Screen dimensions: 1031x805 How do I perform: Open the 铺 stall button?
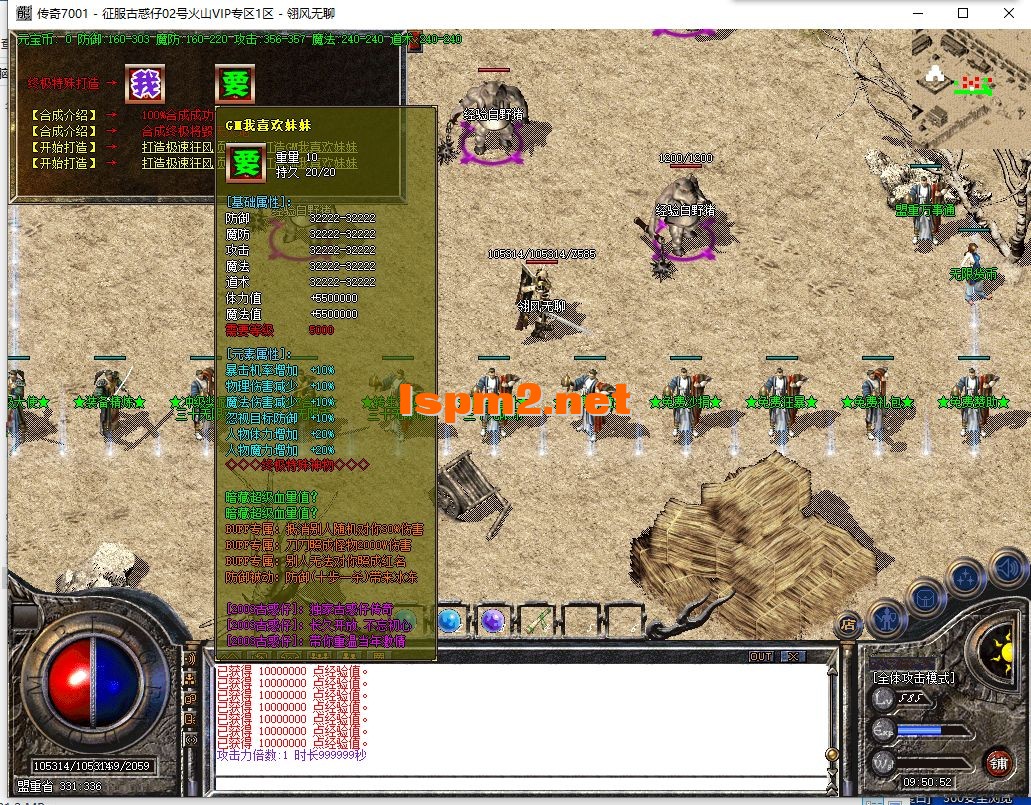(x=997, y=764)
